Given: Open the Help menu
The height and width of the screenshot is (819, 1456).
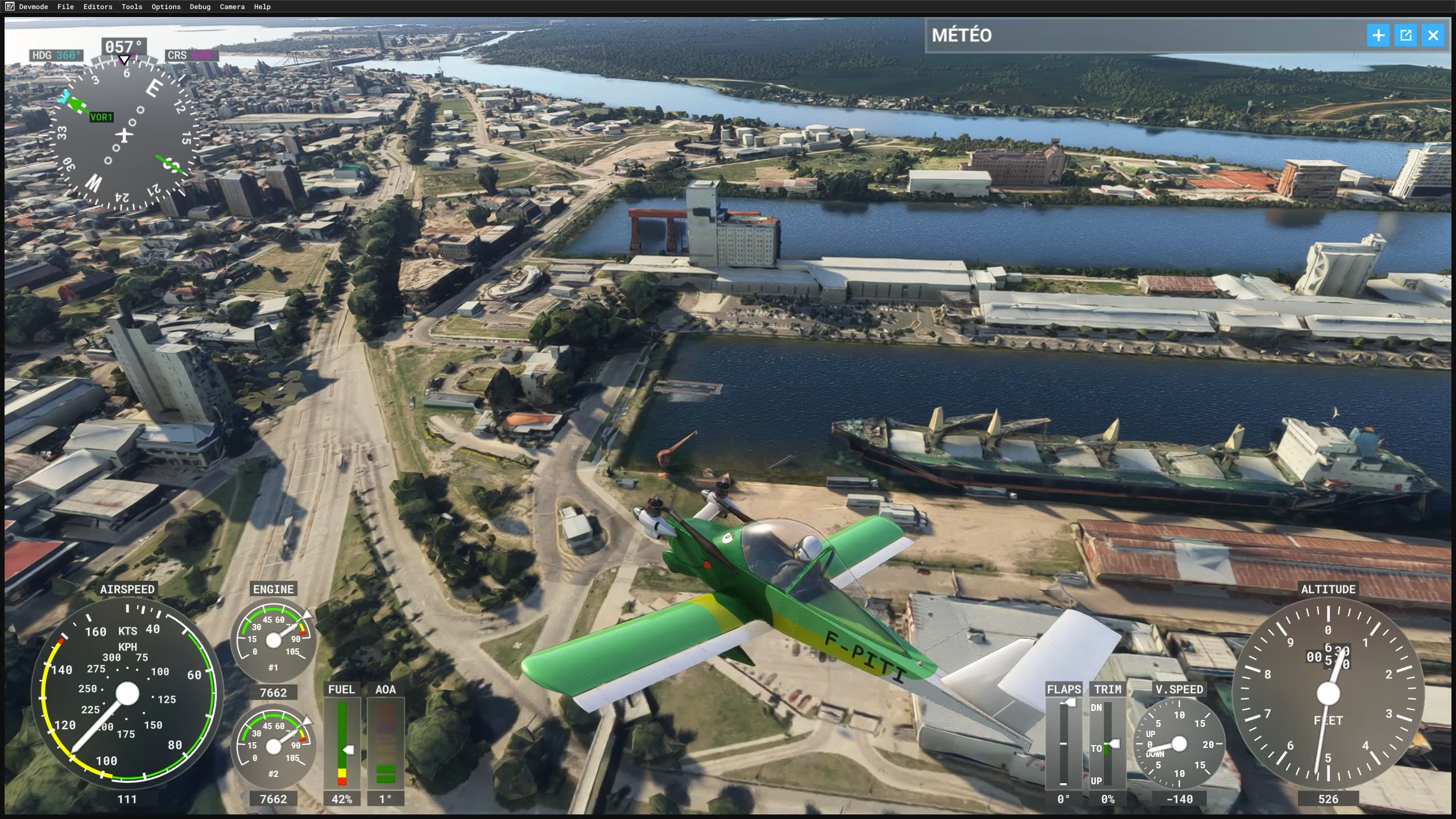Looking at the screenshot, I should [262, 7].
